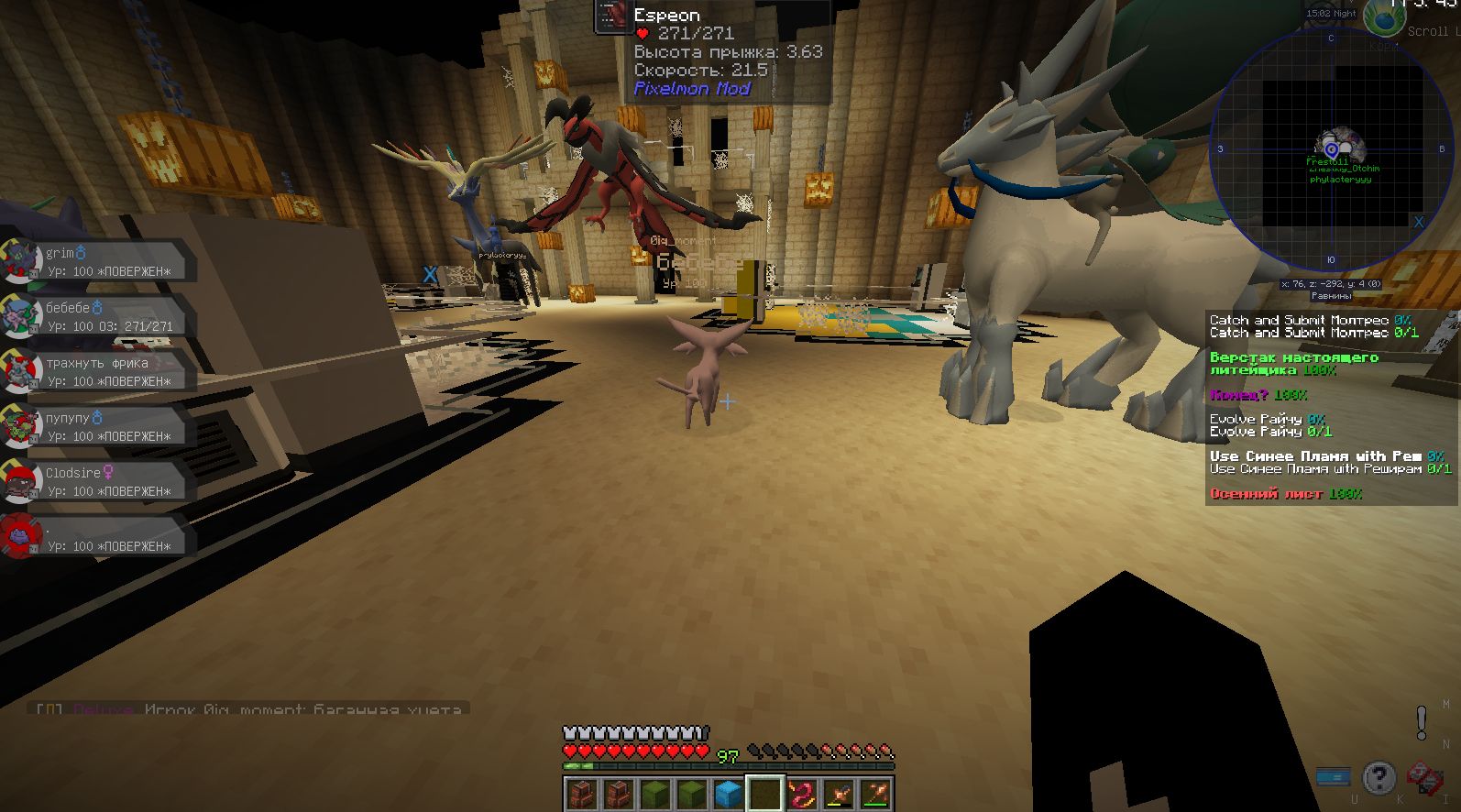Select the empty highlighted hotbar slot
Screen dimensions: 1461x812
pos(764,794)
